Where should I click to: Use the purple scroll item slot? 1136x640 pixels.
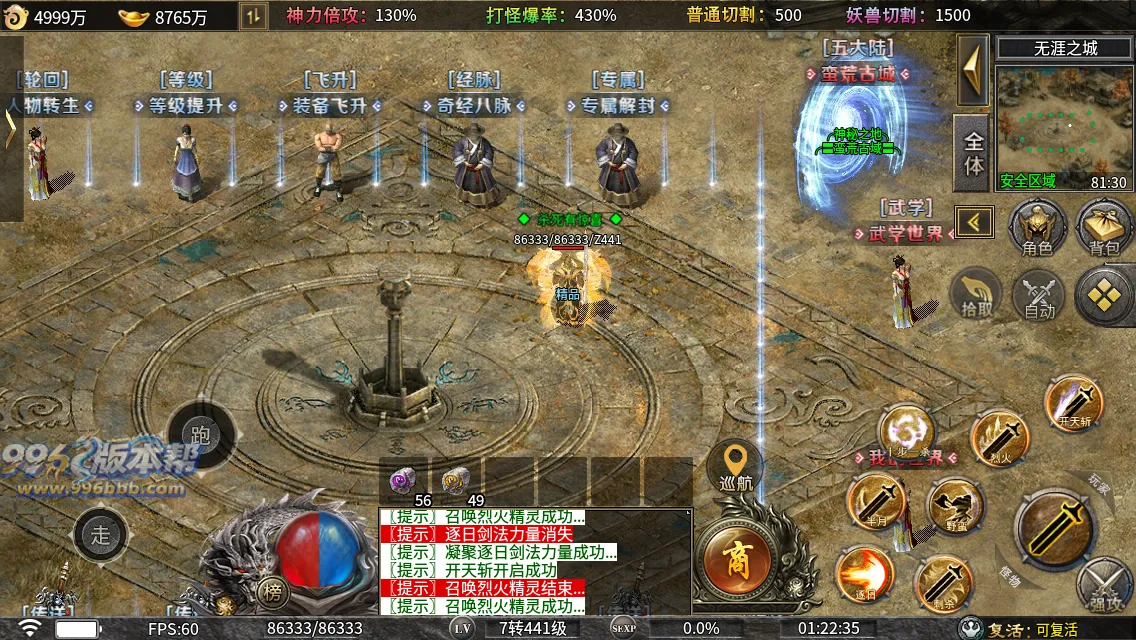[x=404, y=481]
